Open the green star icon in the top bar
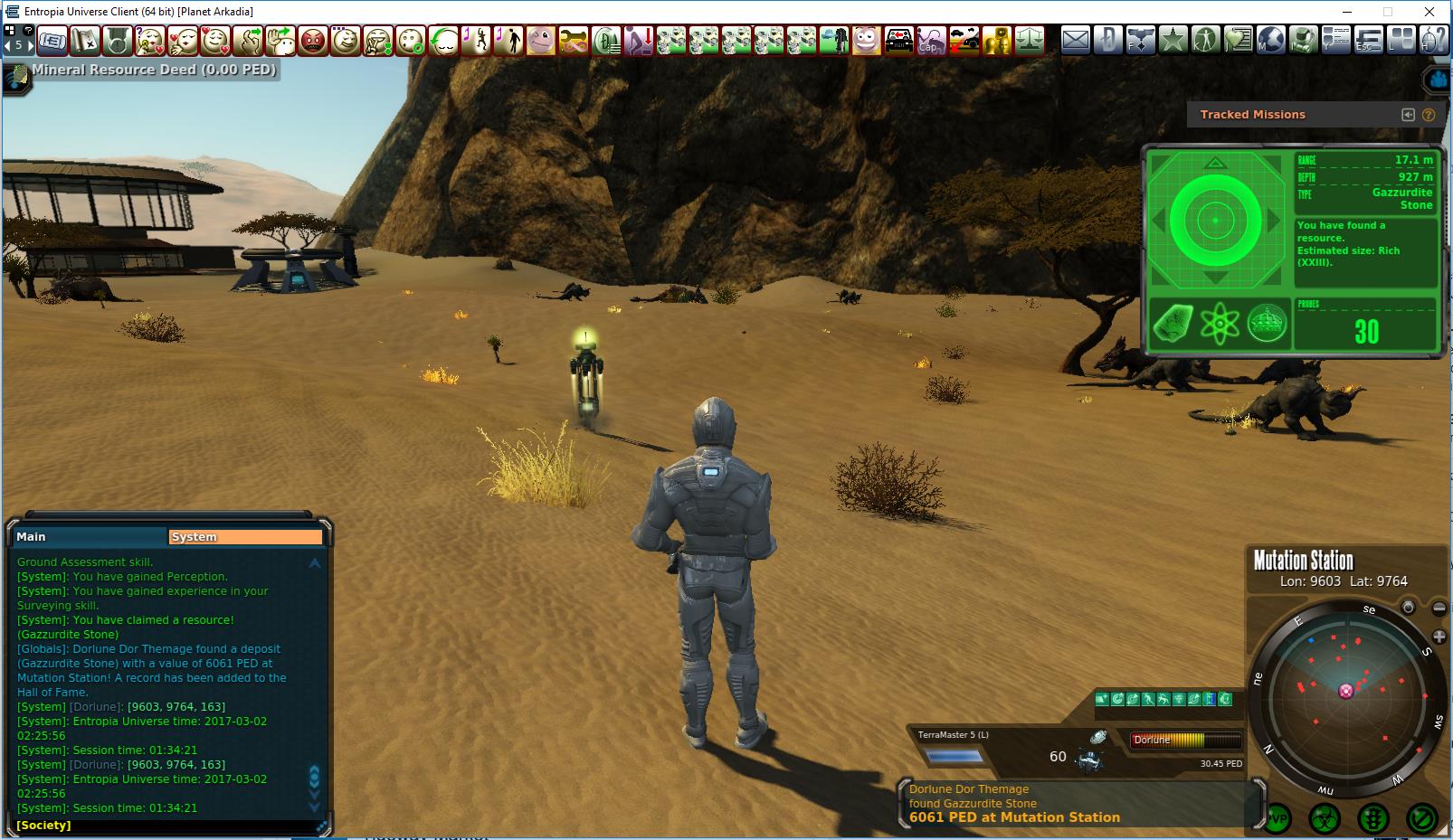The image size is (1453, 840). [x=1173, y=40]
